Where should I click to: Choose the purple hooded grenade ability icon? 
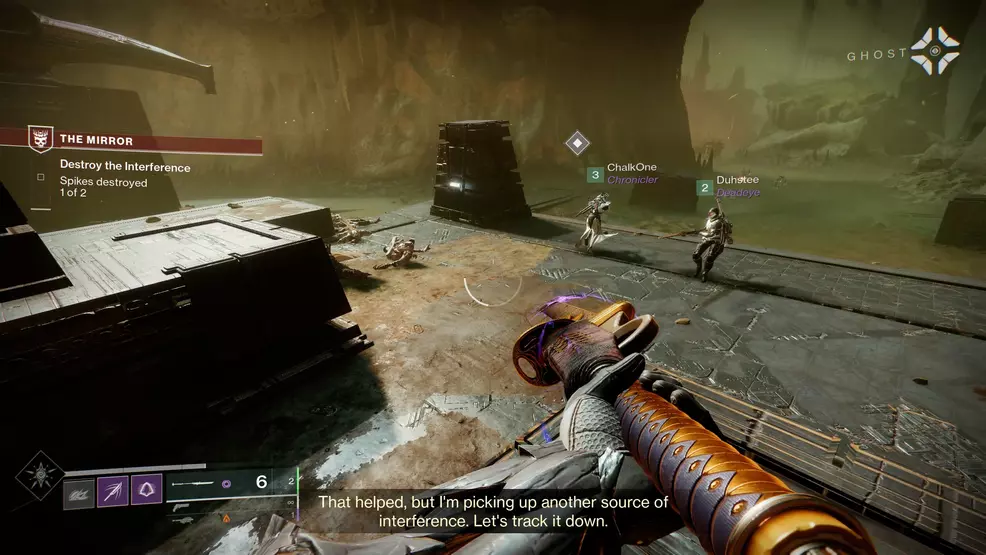point(147,490)
